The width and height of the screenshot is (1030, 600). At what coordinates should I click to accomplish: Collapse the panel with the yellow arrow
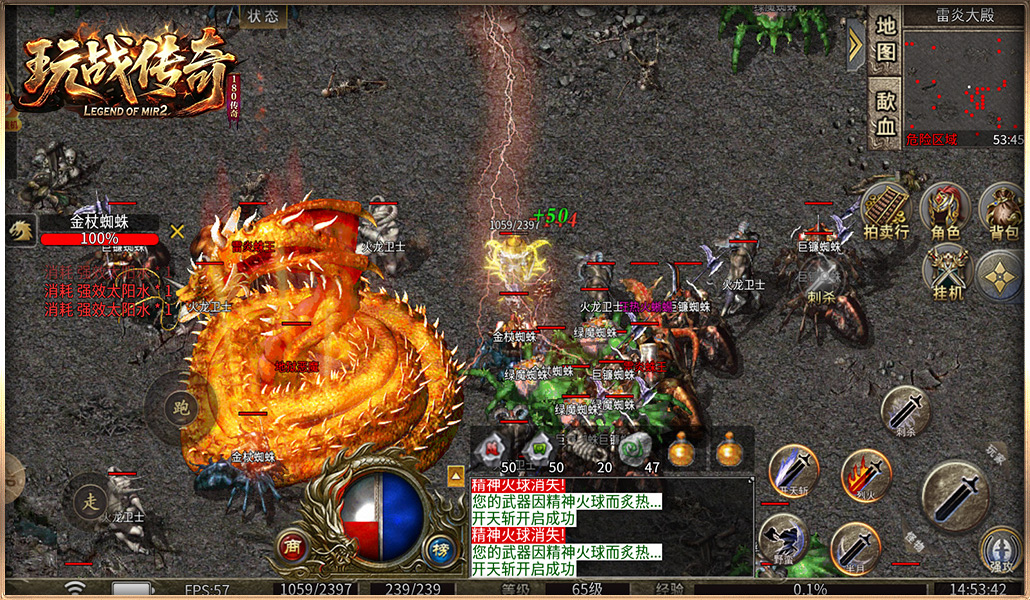(x=855, y=44)
